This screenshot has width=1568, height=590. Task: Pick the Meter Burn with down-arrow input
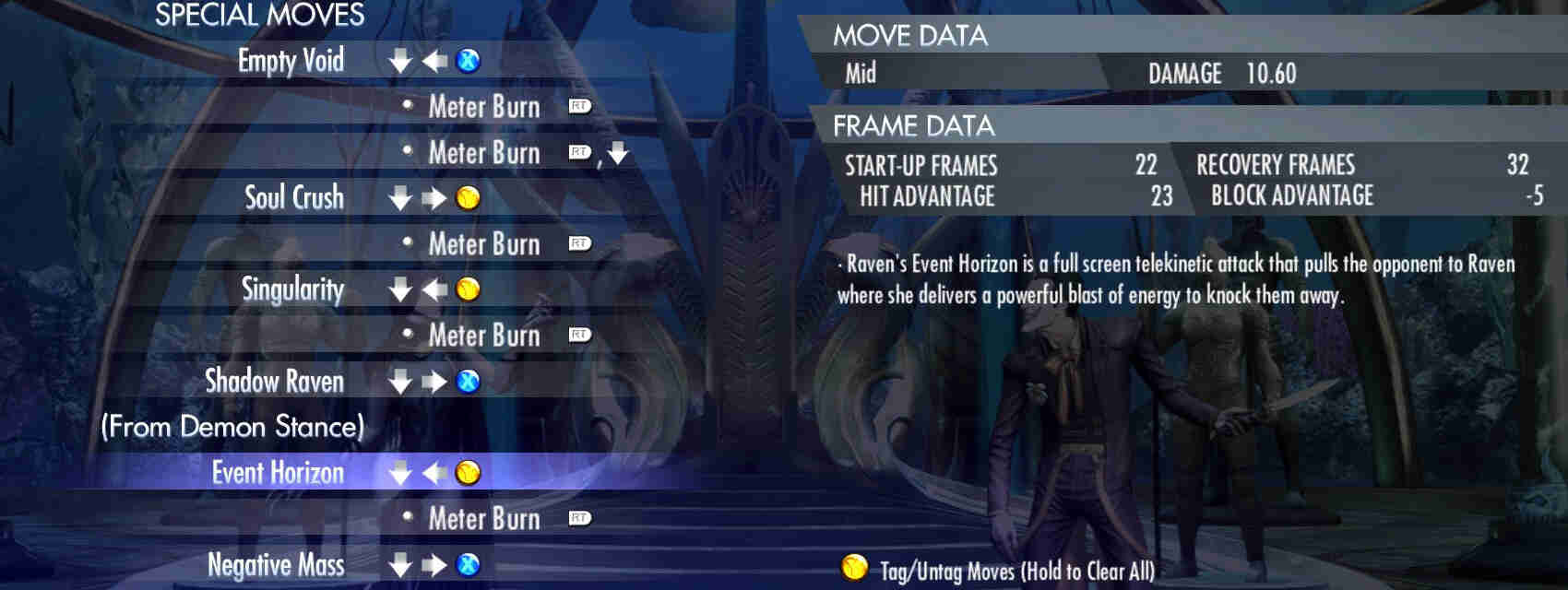click(x=484, y=152)
